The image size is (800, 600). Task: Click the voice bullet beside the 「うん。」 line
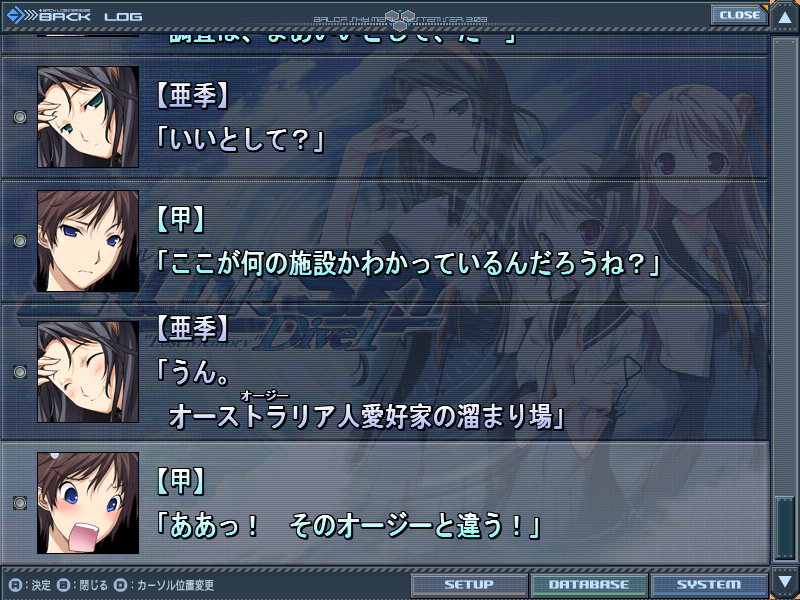coord(19,372)
